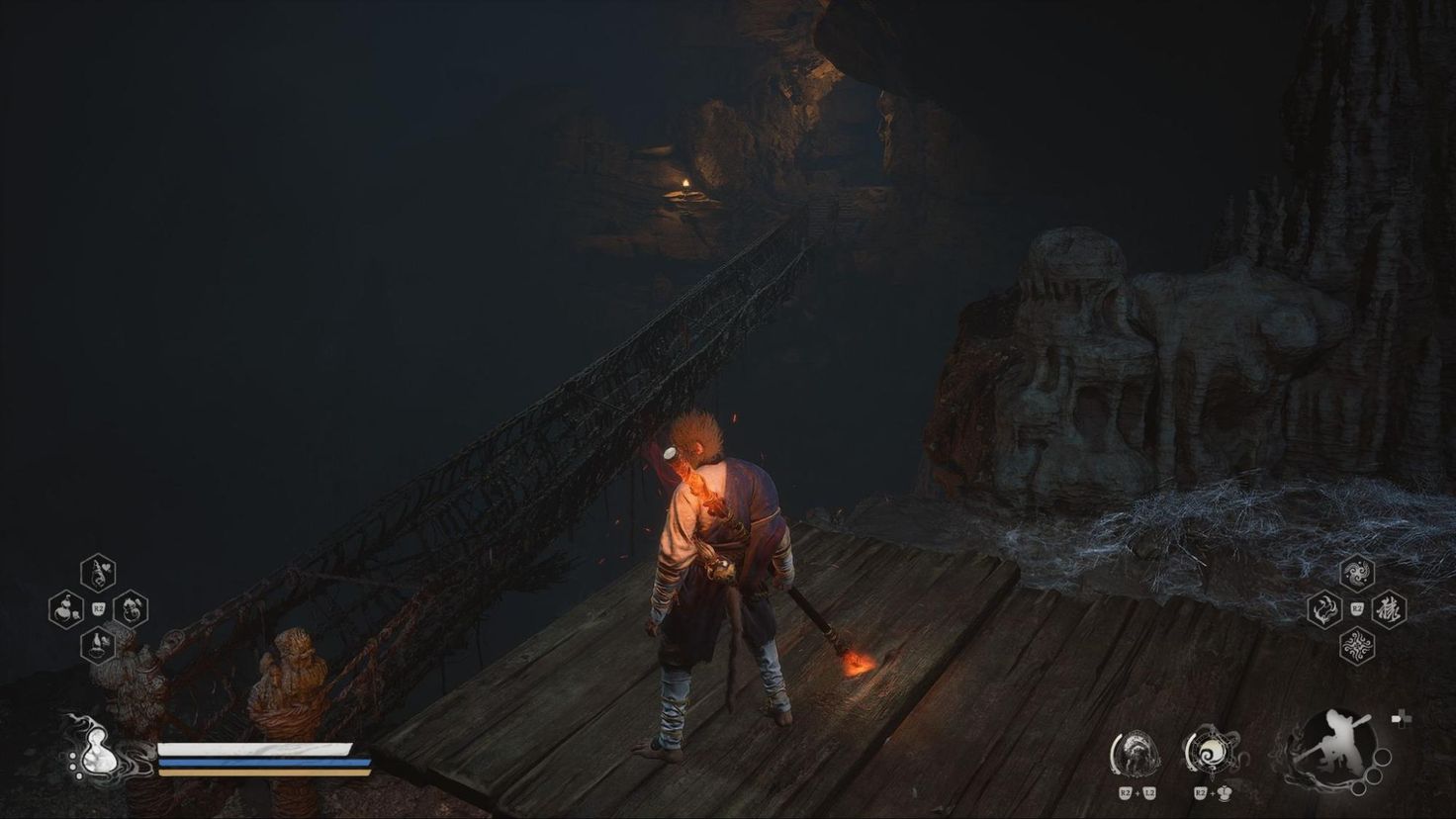Screen dimensions: 1456x819
Task: Toggle the staff stance silhouette indicator
Action: [x=1337, y=744]
